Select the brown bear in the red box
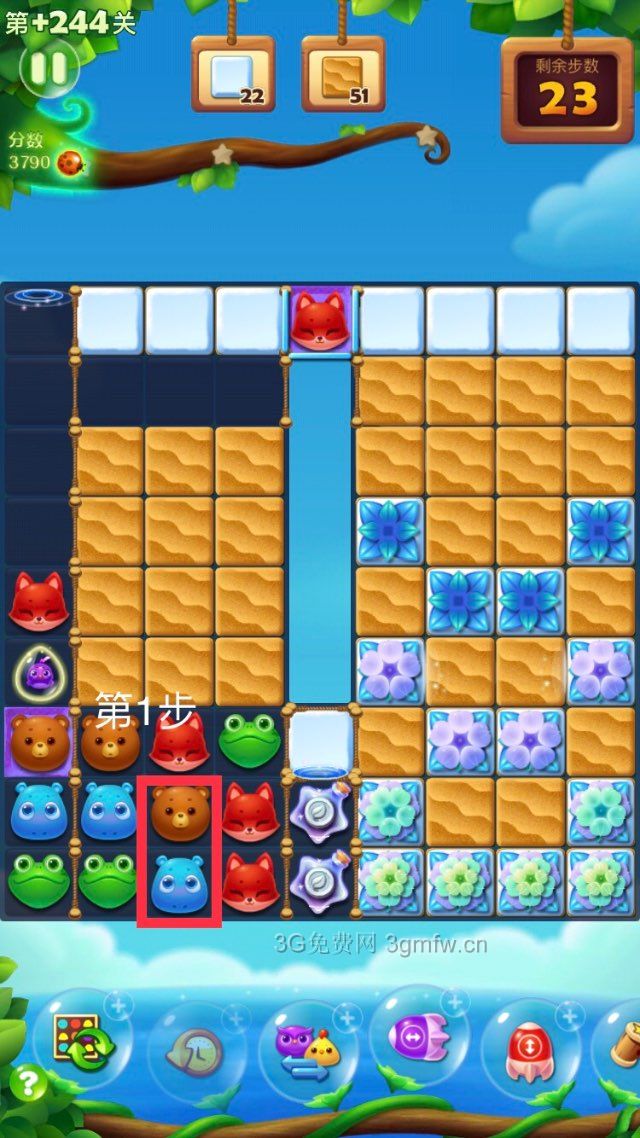The height and width of the screenshot is (1138, 640). (x=179, y=813)
